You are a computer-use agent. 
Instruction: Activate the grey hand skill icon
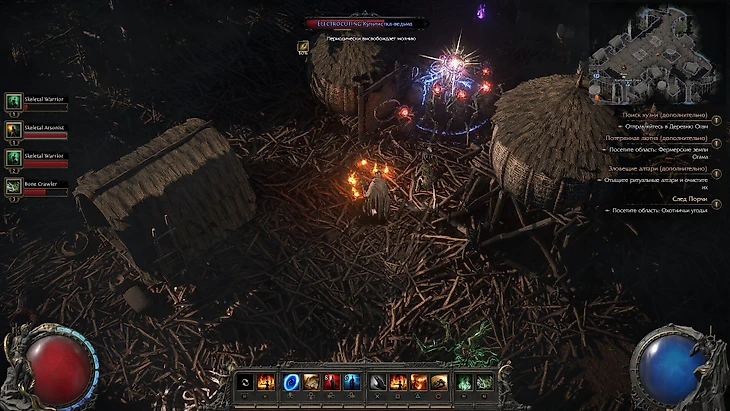(377, 381)
